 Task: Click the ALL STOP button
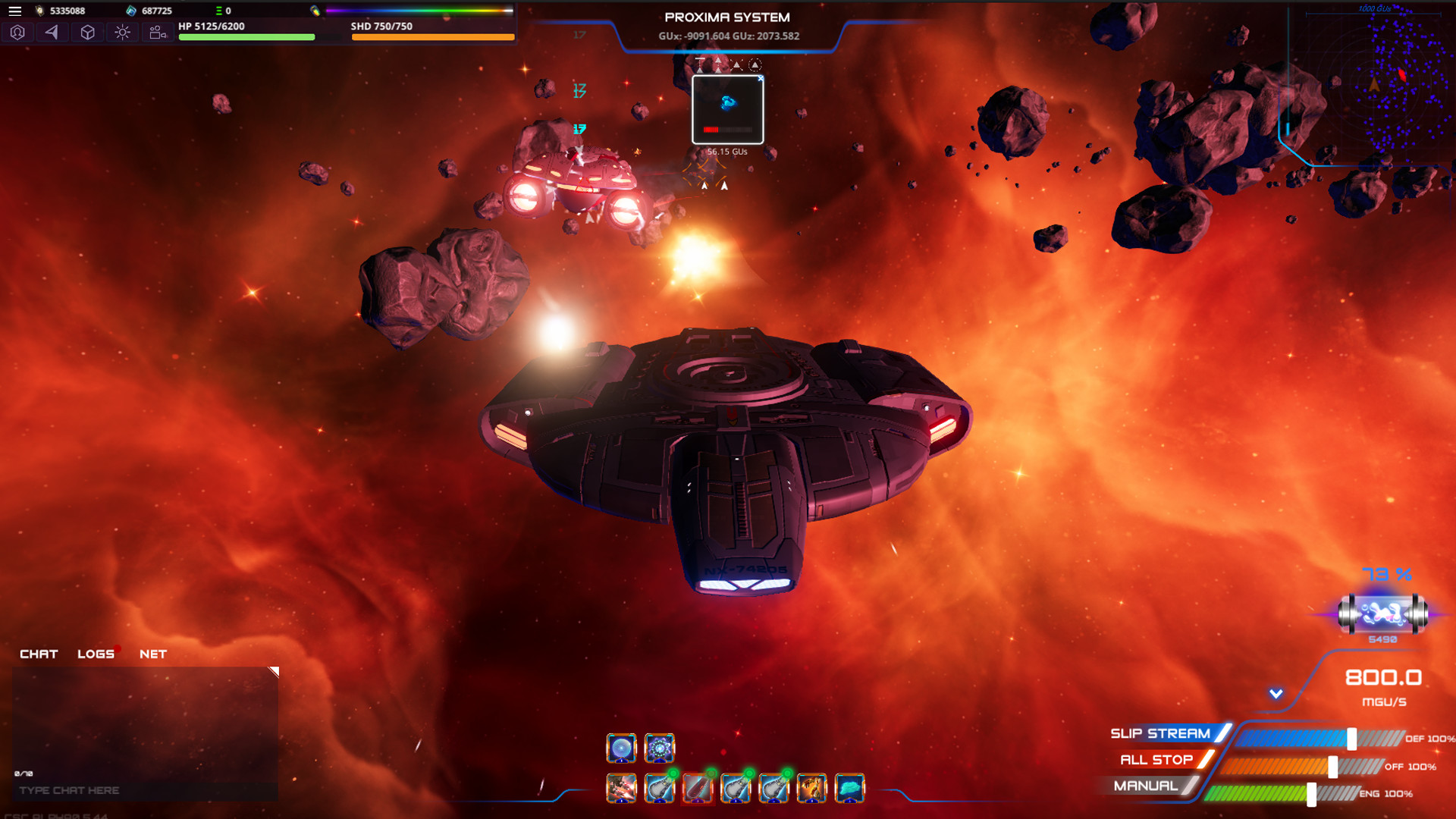pos(1156,760)
